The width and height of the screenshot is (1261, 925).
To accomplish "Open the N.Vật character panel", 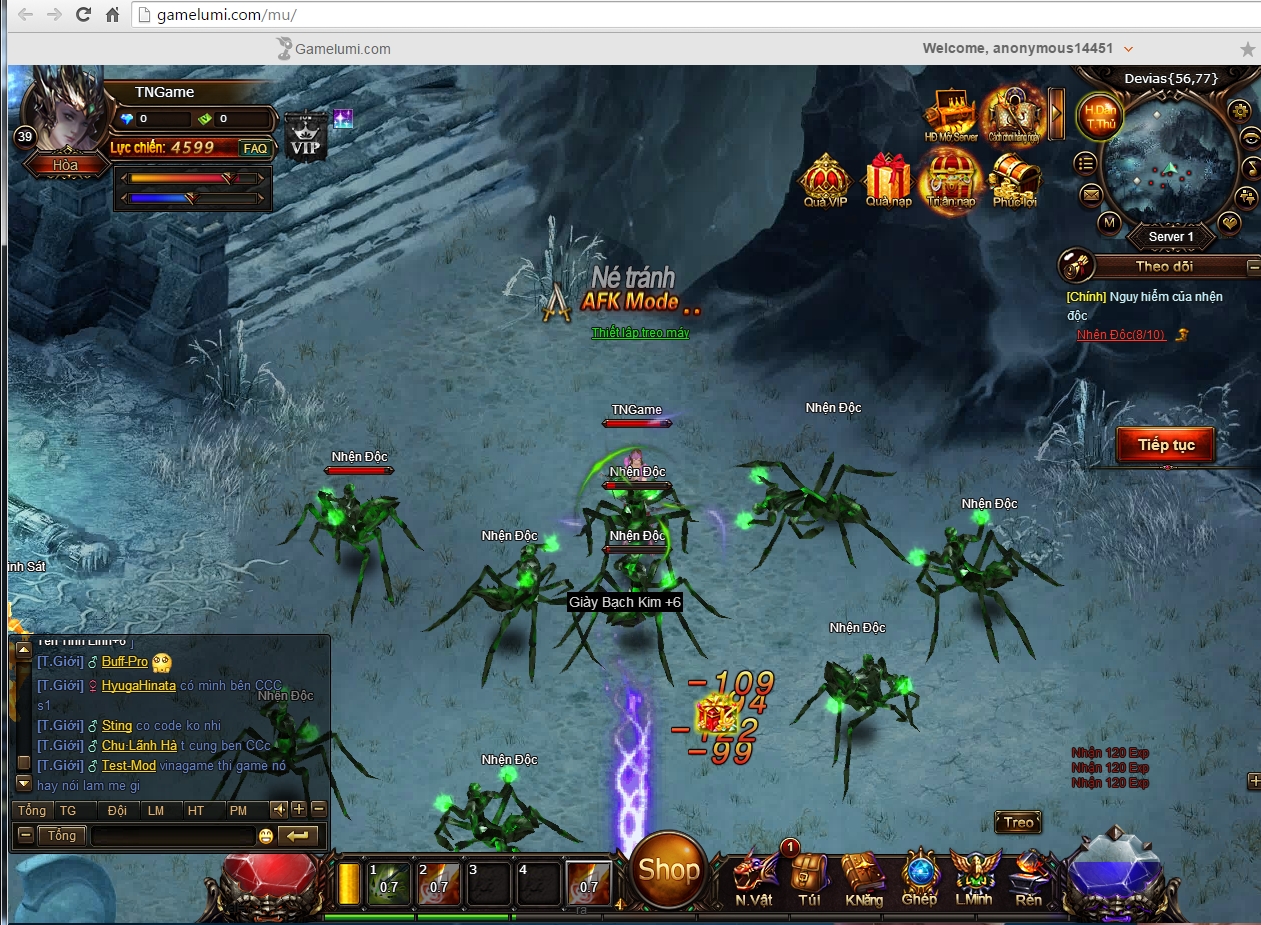I will coord(754,876).
